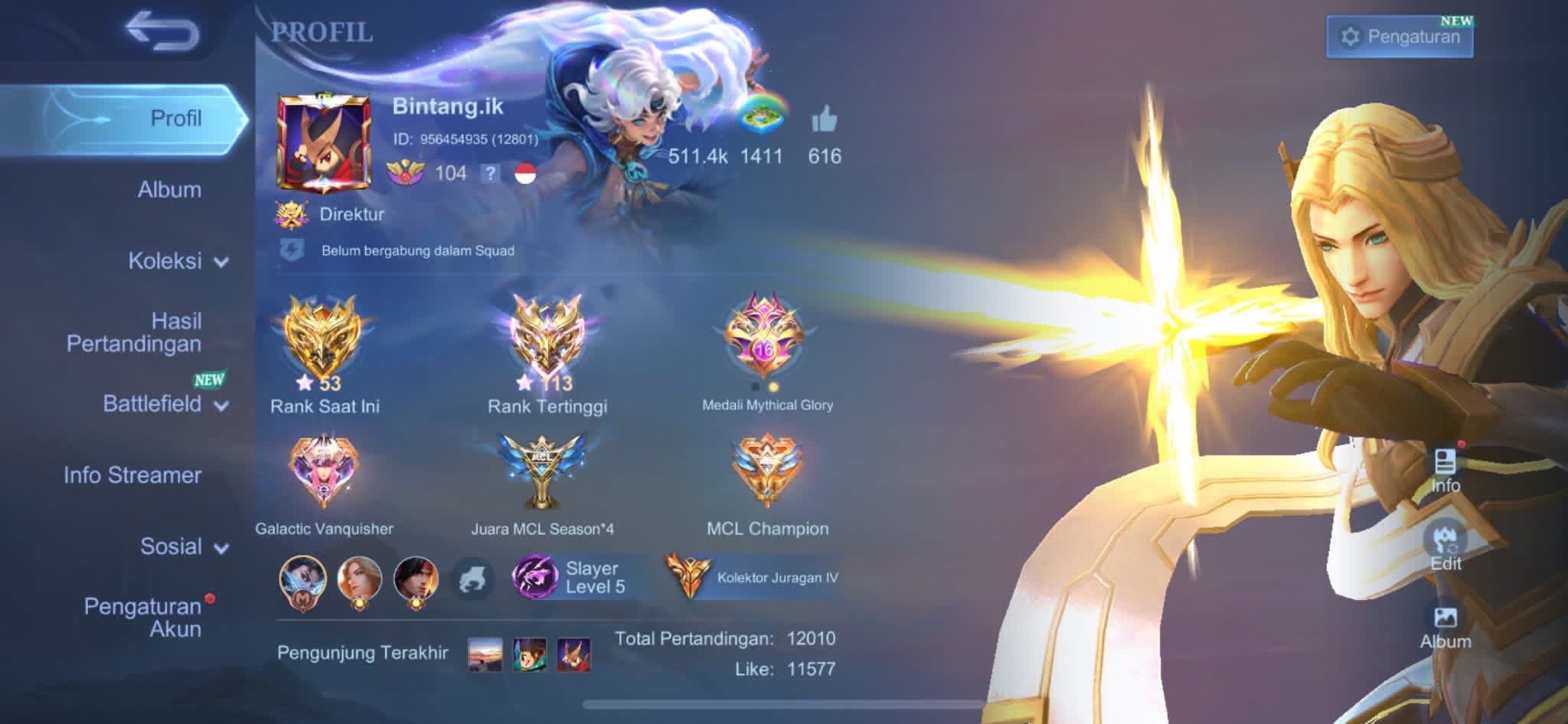The image size is (1568, 724).
Task: Click the player avatar portrait
Action: tap(323, 143)
